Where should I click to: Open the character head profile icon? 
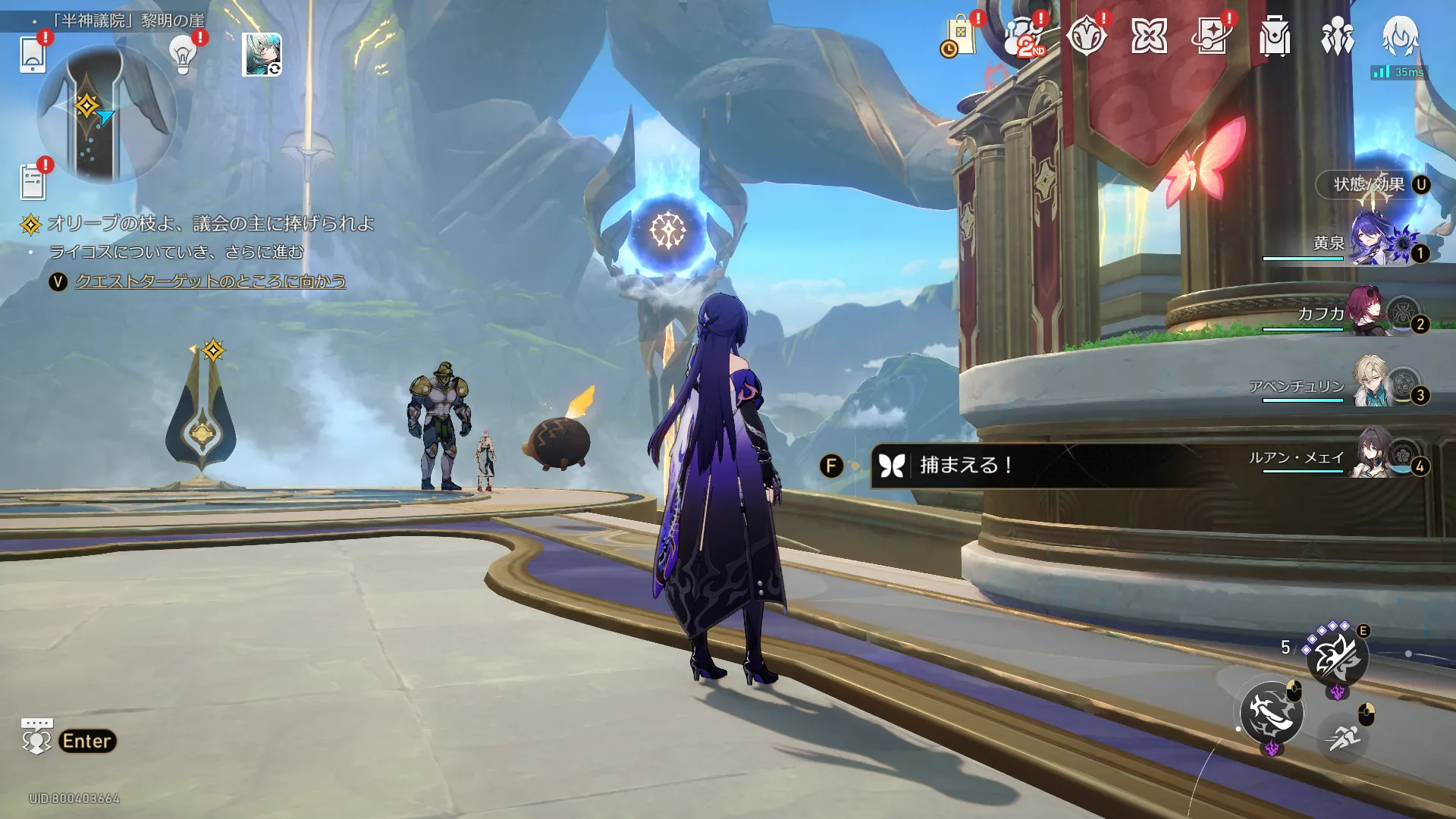click(1400, 36)
